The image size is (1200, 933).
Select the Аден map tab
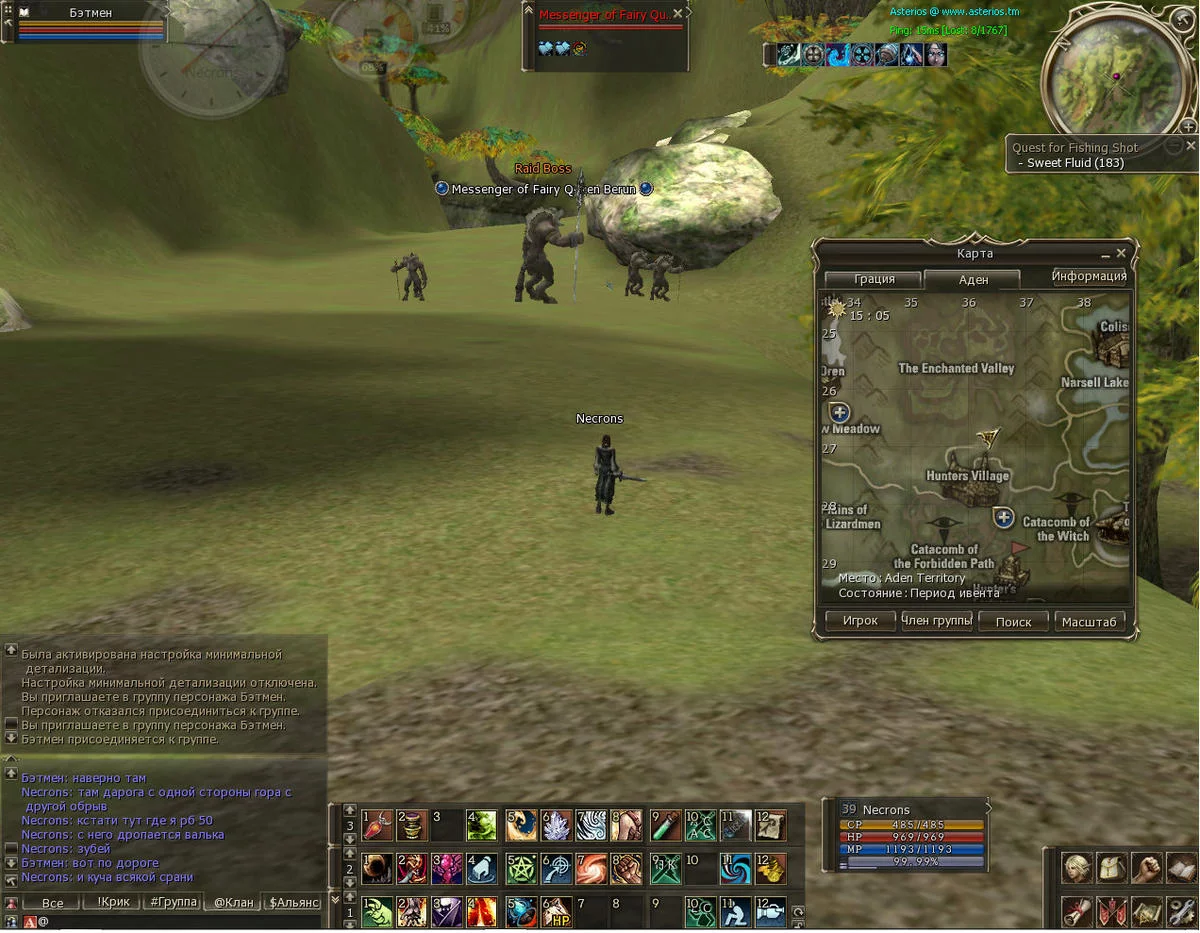(x=972, y=280)
